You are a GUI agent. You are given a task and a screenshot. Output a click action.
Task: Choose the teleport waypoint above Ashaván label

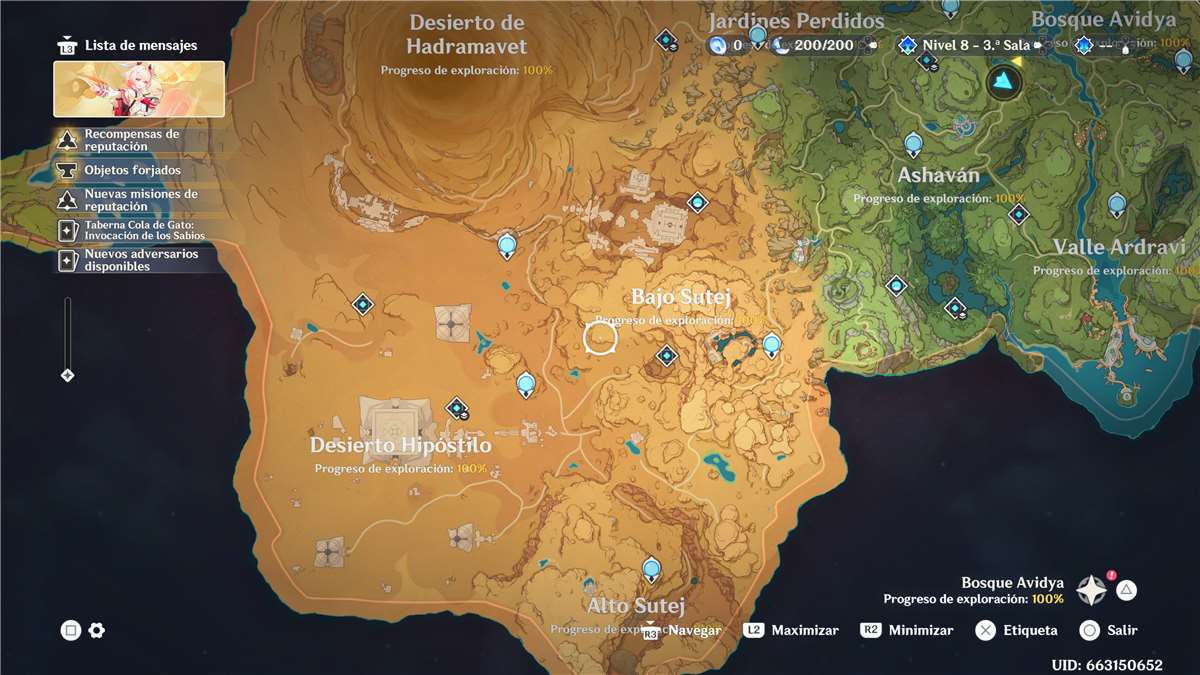tap(913, 143)
